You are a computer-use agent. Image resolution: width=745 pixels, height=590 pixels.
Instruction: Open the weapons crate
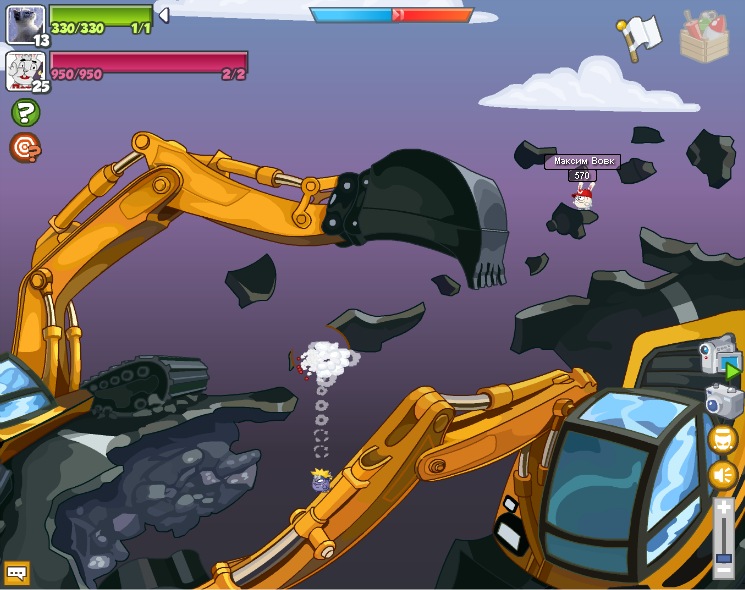click(x=704, y=37)
